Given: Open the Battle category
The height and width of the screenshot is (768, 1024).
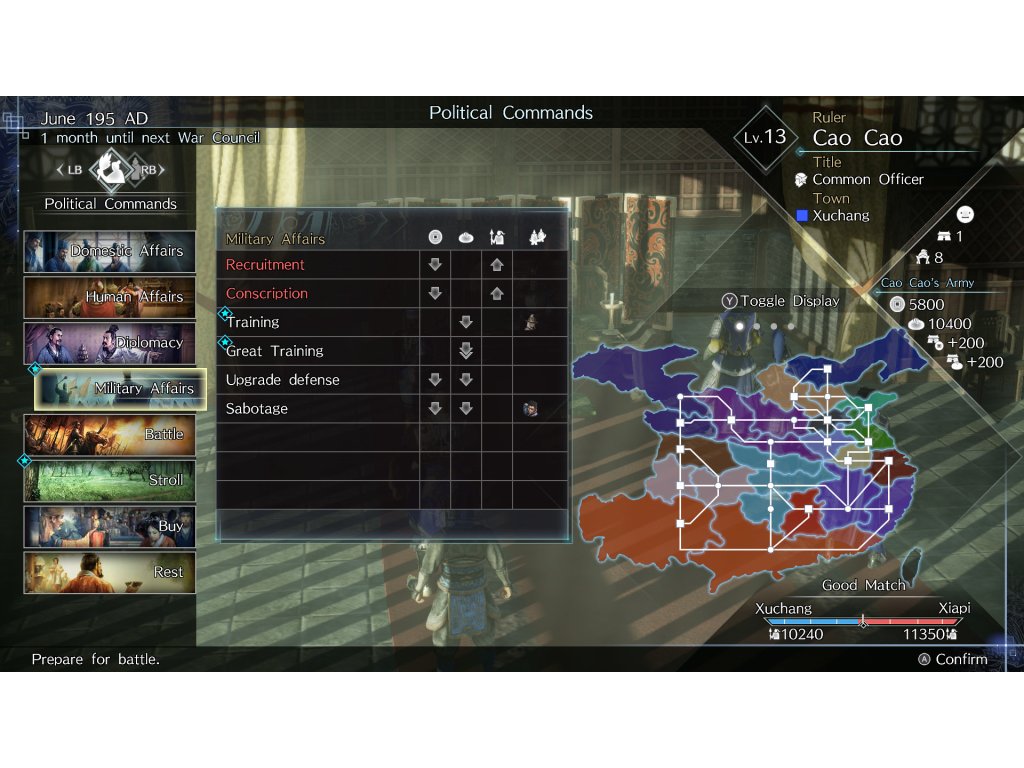Looking at the screenshot, I should coord(110,435).
